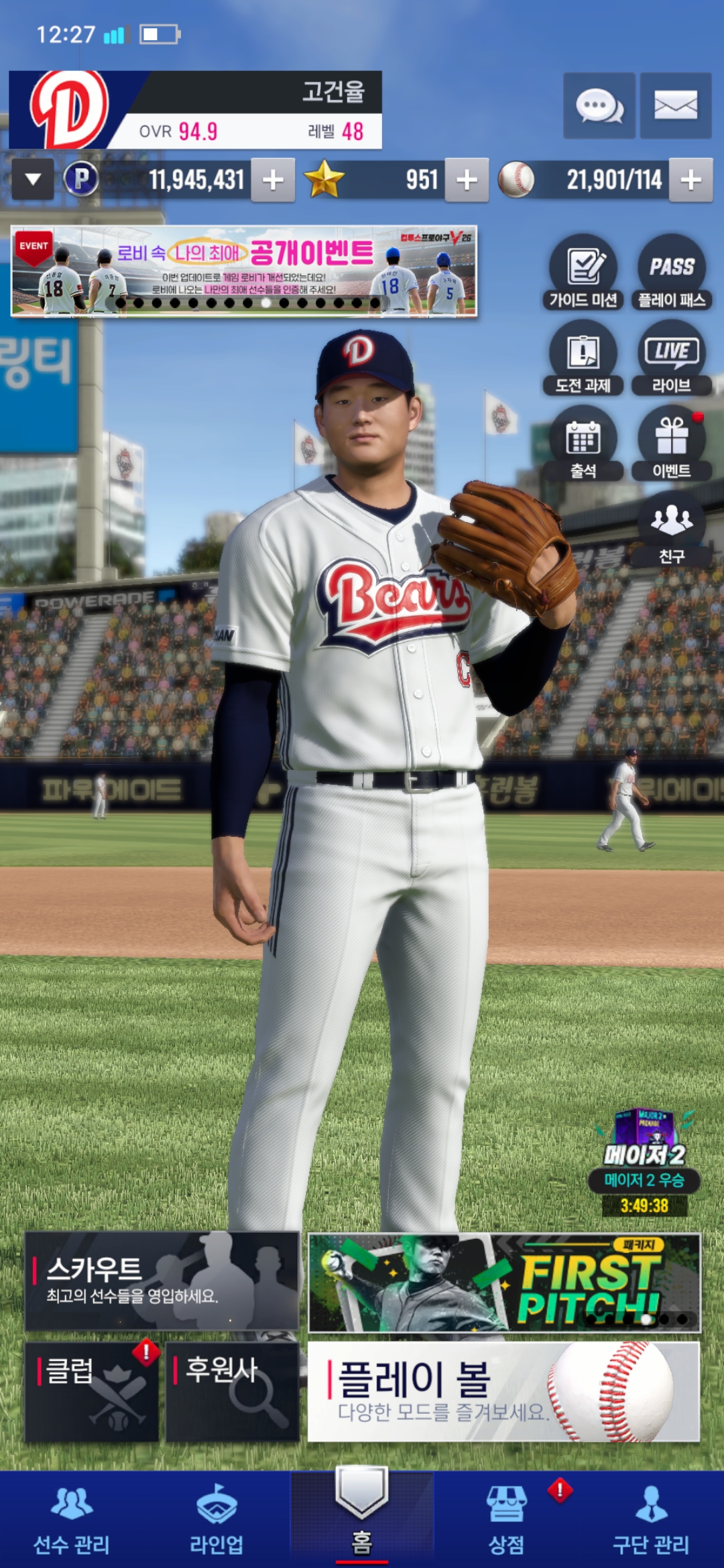Add more P points with plus button

point(273,180)
